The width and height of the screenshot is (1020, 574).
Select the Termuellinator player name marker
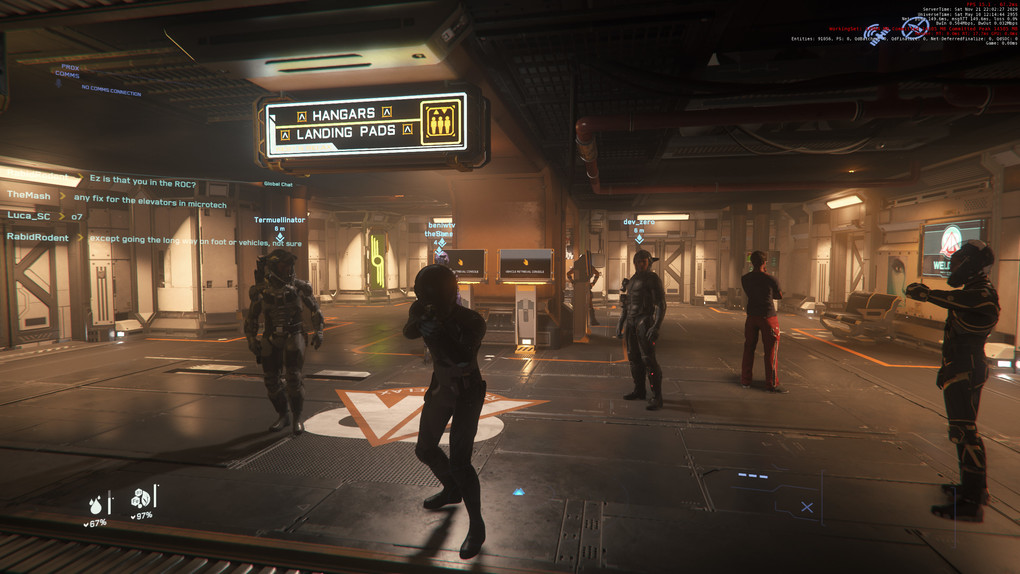coord(279,219)
